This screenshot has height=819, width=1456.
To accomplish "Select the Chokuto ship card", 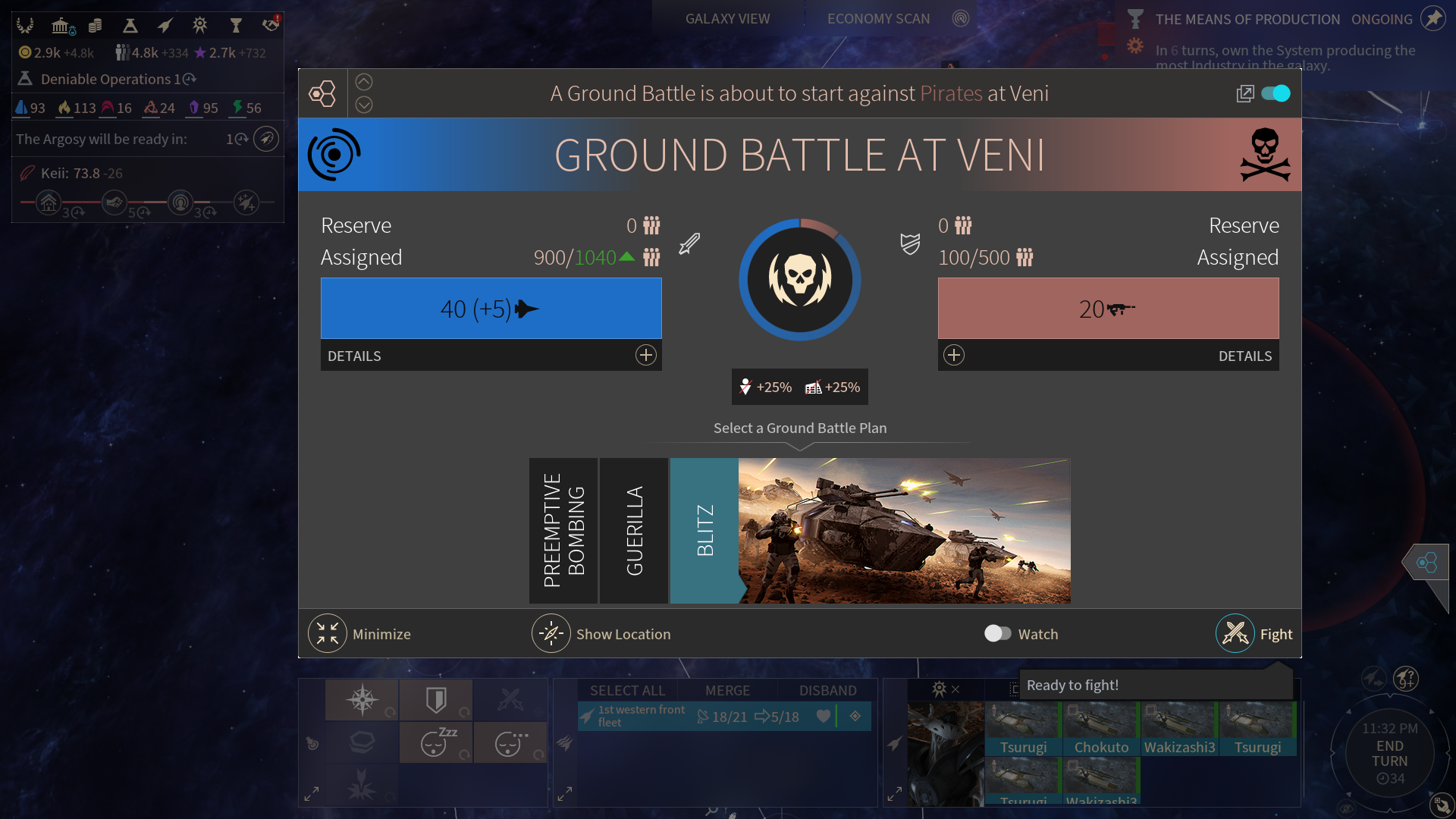I will click(1101, 730).
